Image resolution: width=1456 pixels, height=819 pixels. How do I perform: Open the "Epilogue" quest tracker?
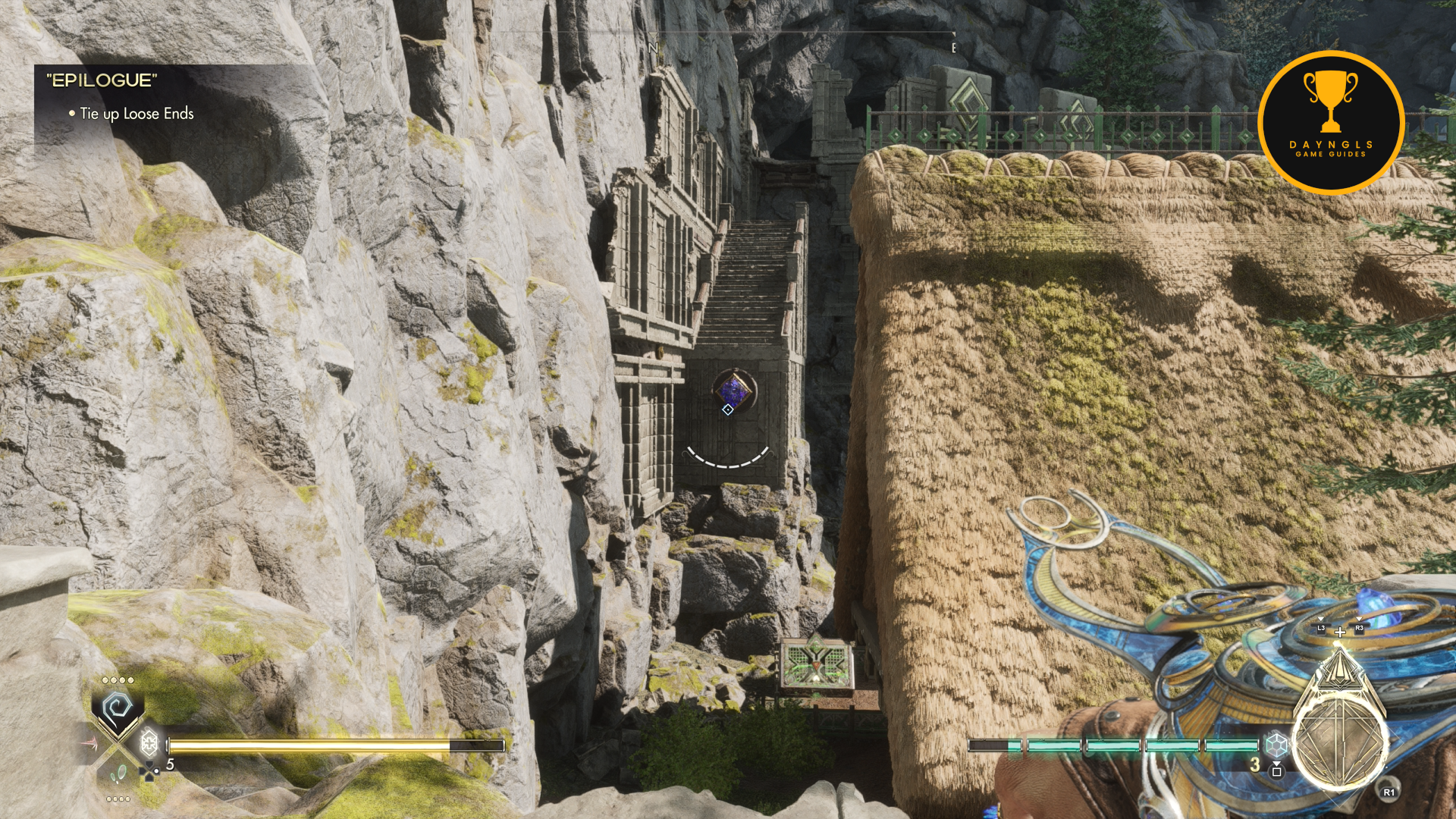pos(102,80)
